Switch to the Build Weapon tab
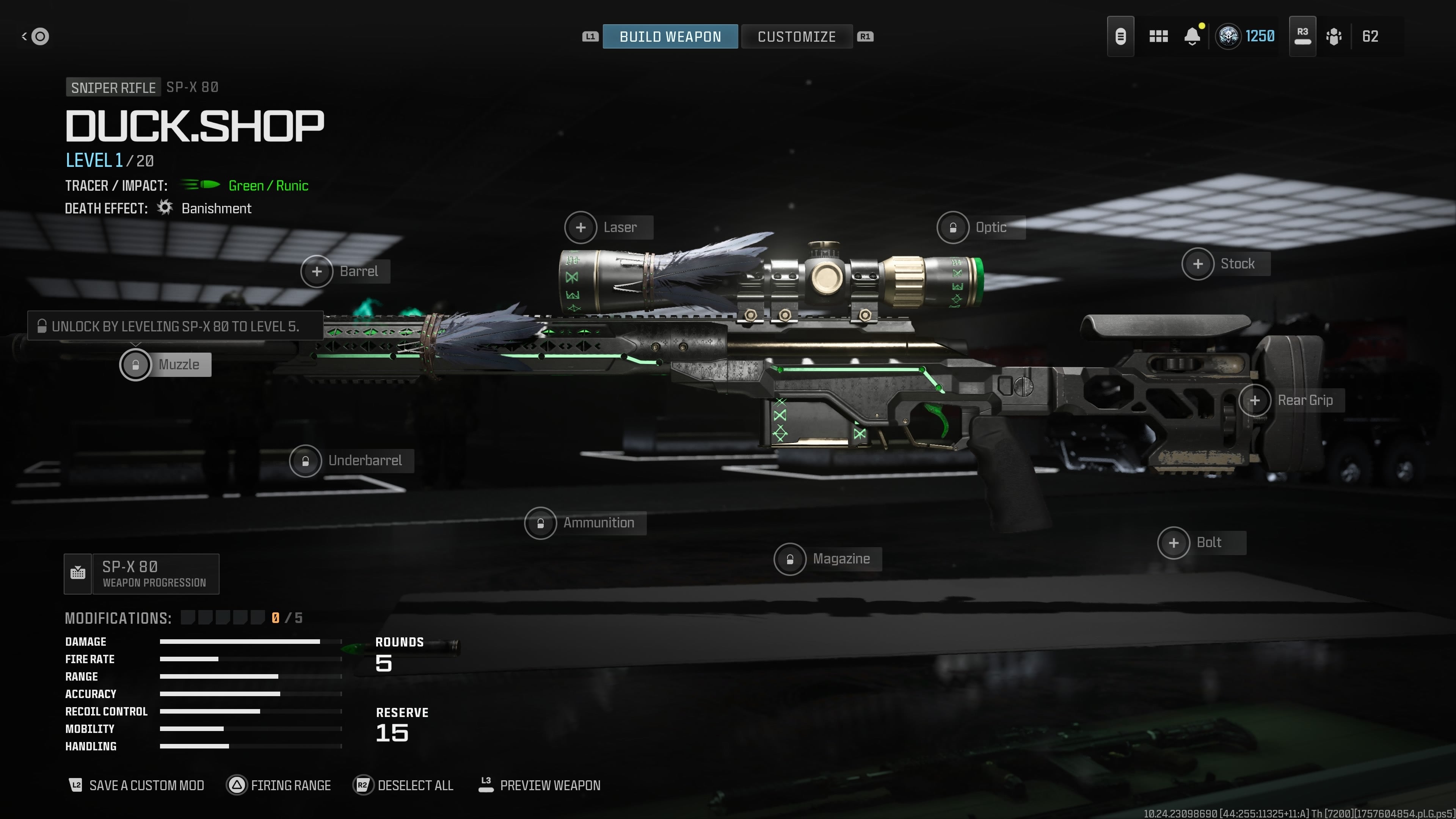The image size is (1456, 819). (670, 37)
